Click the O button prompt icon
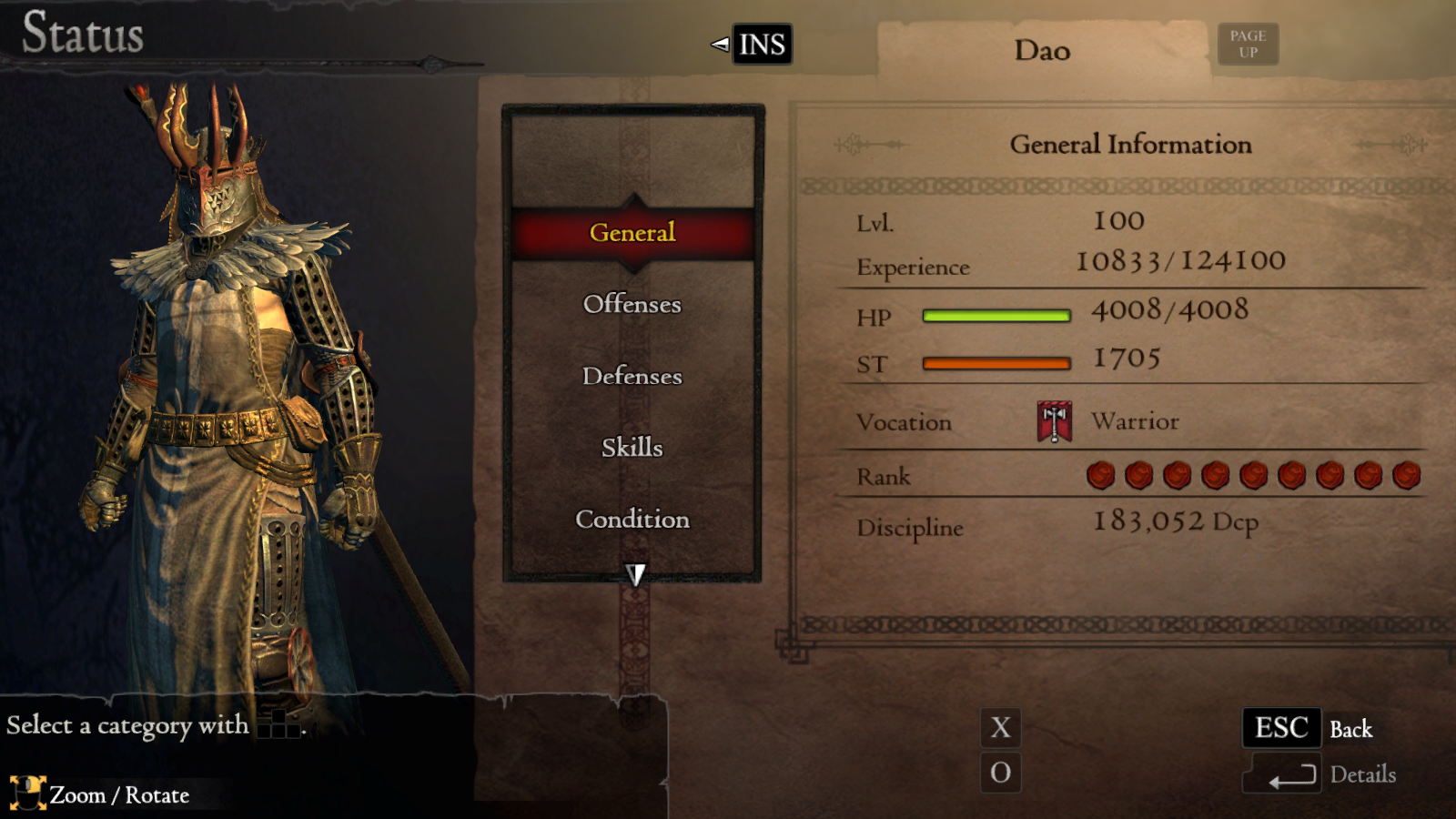1456x819 pixels. [x=1001, y=773]
